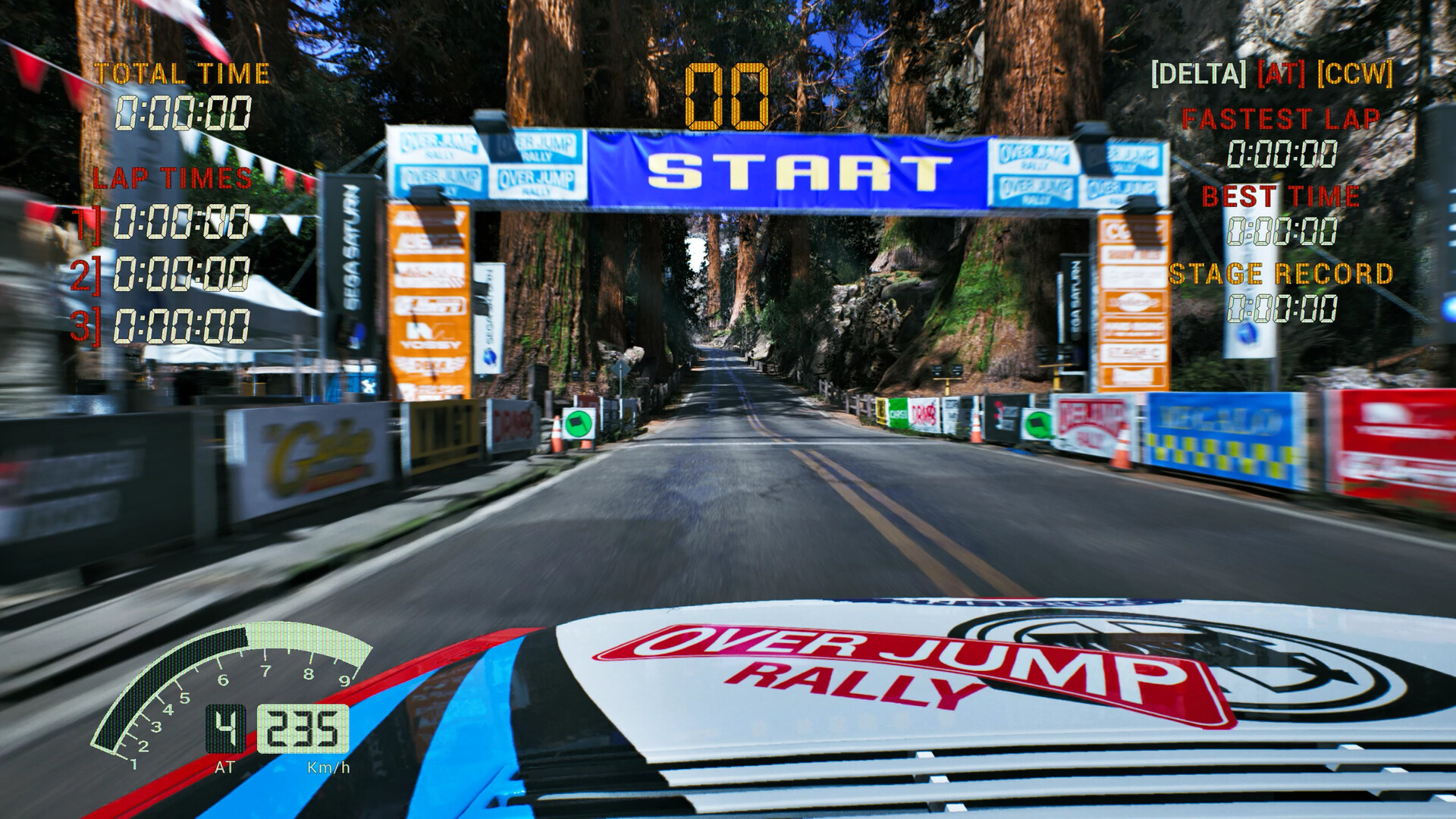
Task: Expand the FASTEST LAP entry
Action: click(x=1282, y=118)
